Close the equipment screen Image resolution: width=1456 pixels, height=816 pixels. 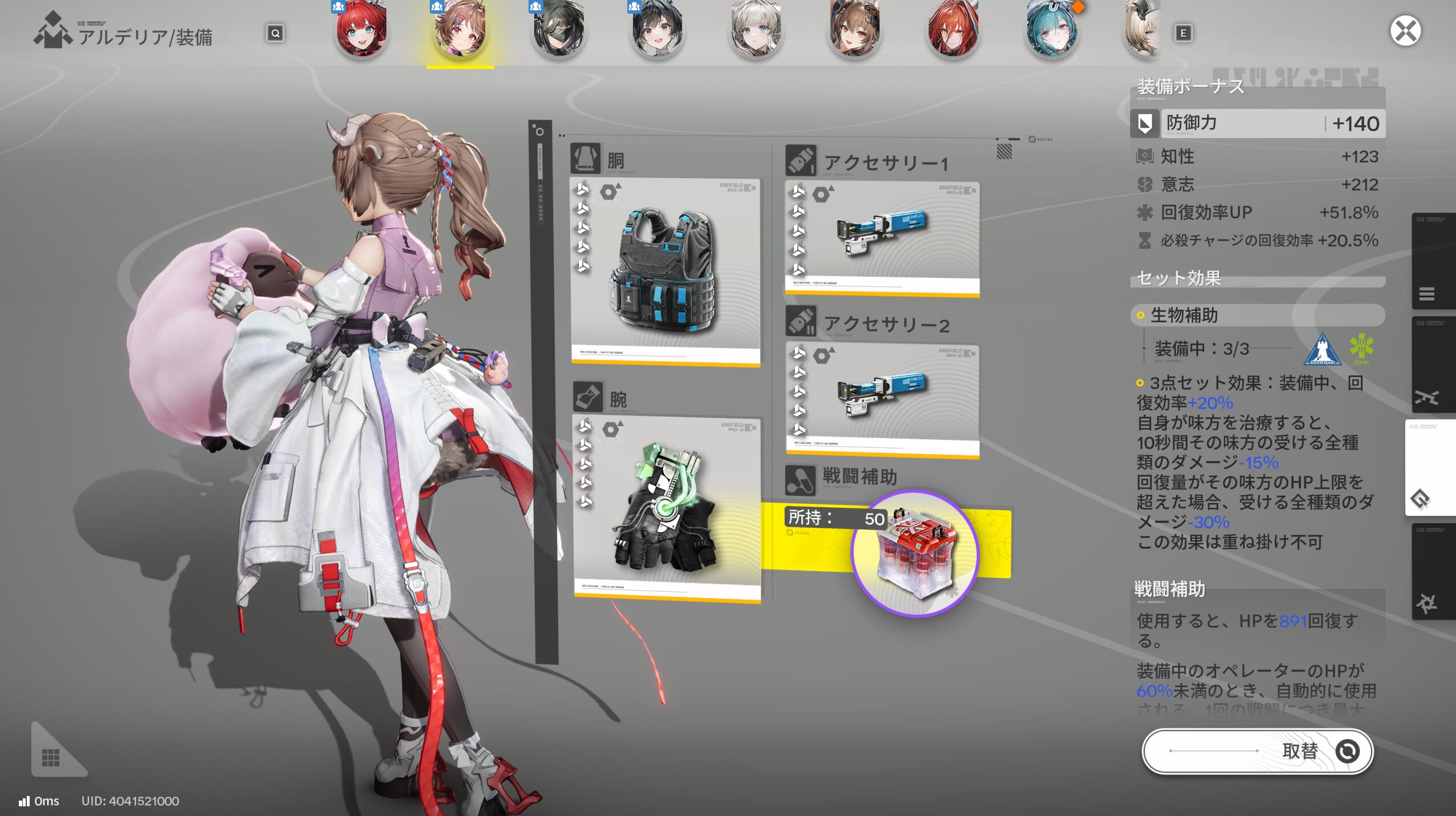pyautogui.click(x=1405, y=31)
